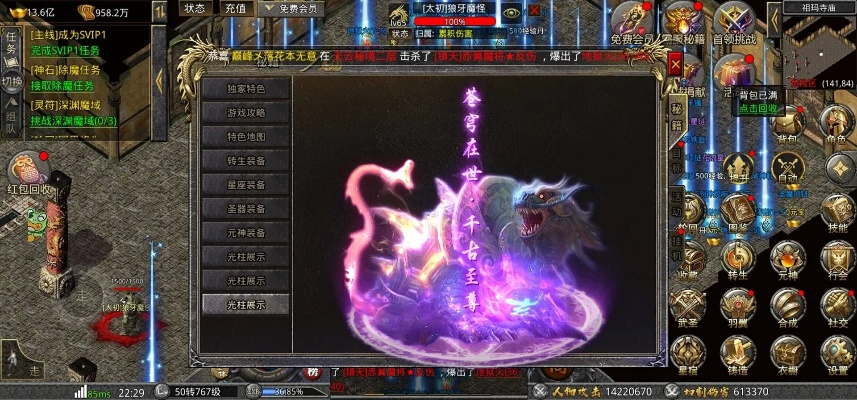Screen dimensions: 857x400
Task: Select the 星座装备 entry
Action: point(247,184)
